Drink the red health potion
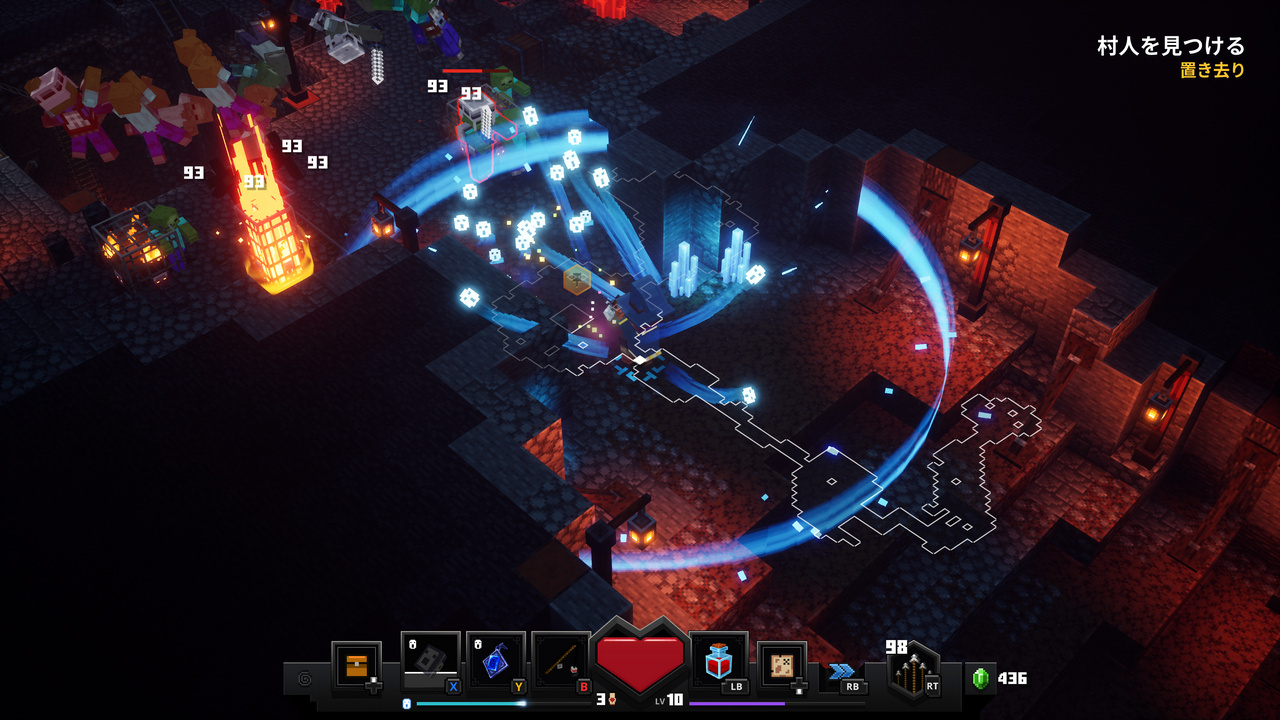Image resolution: width=1280 pixels, height=720 pixels. pos(718,660)
